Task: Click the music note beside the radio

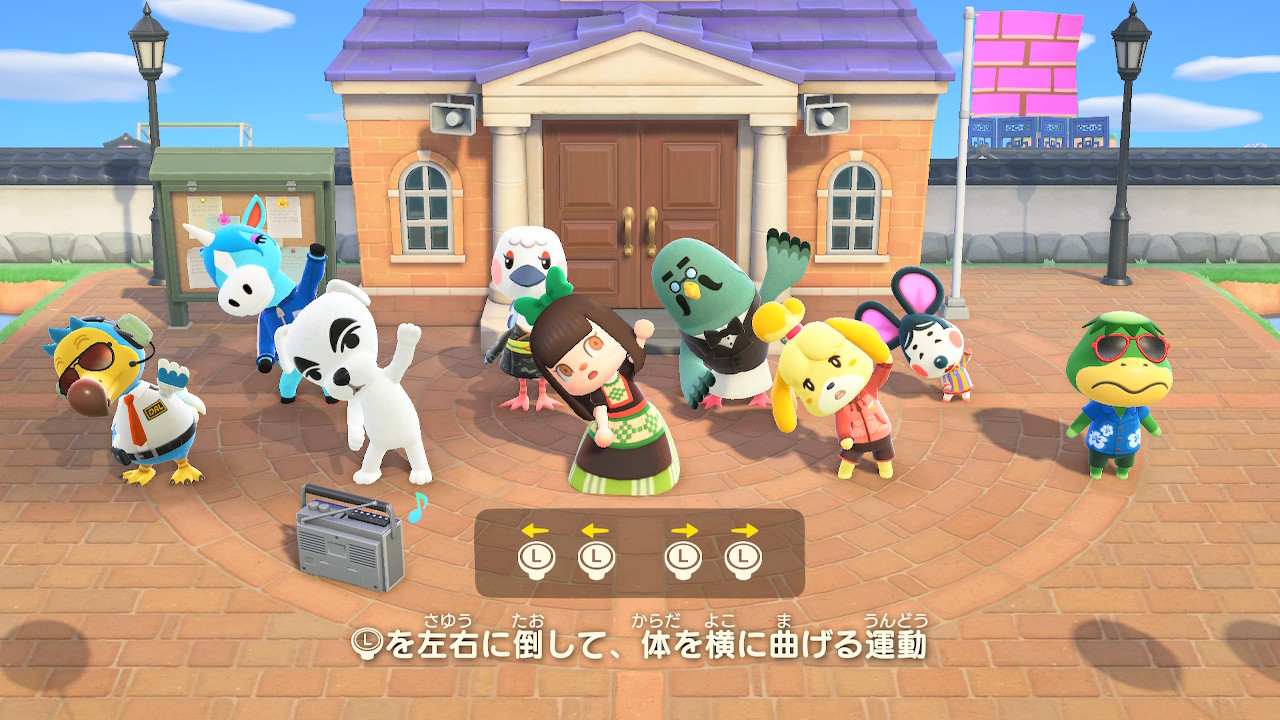Action: pos(418,508)
